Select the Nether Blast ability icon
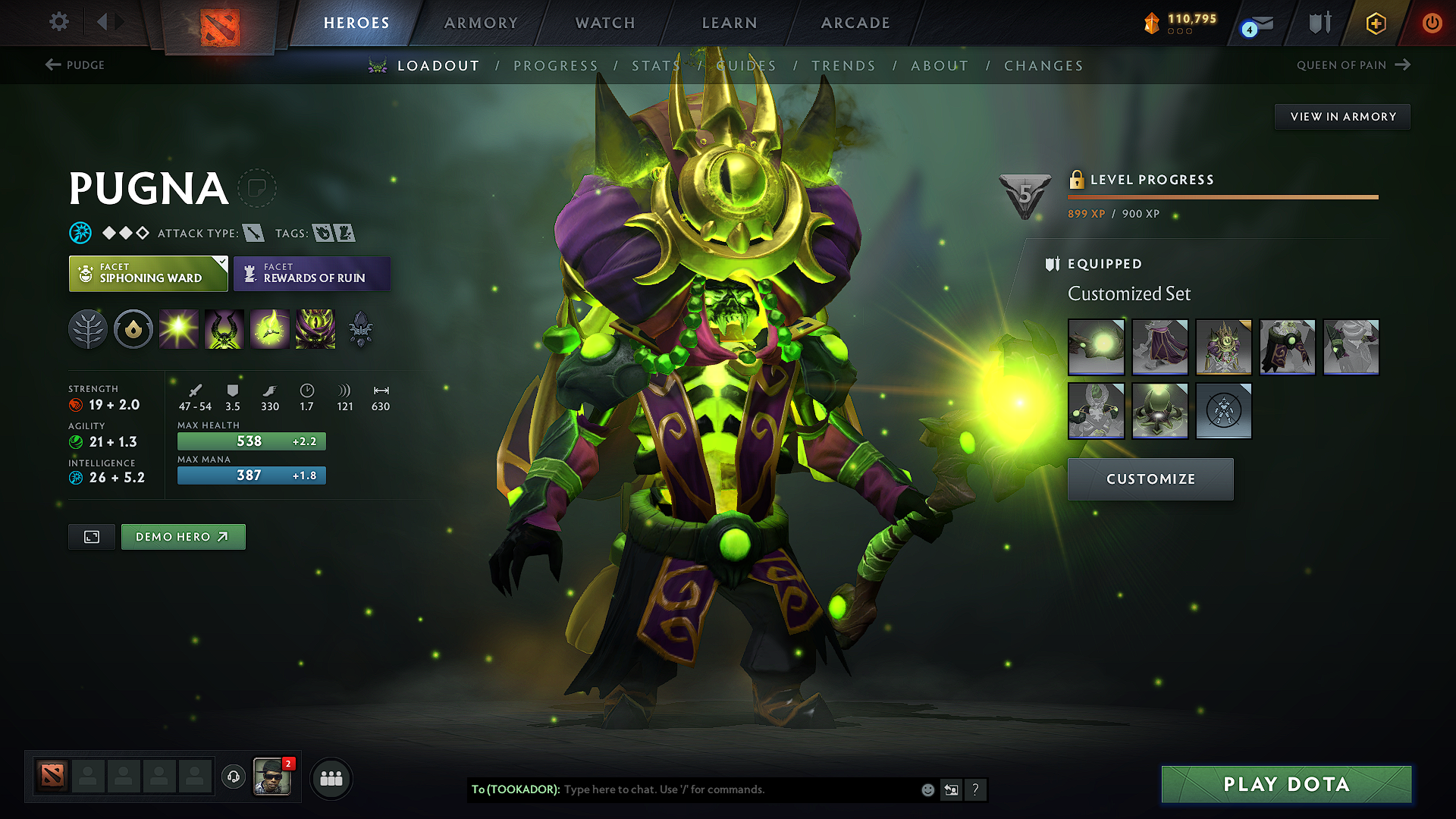Screen dimensions: 1456x819 (179, 328)
